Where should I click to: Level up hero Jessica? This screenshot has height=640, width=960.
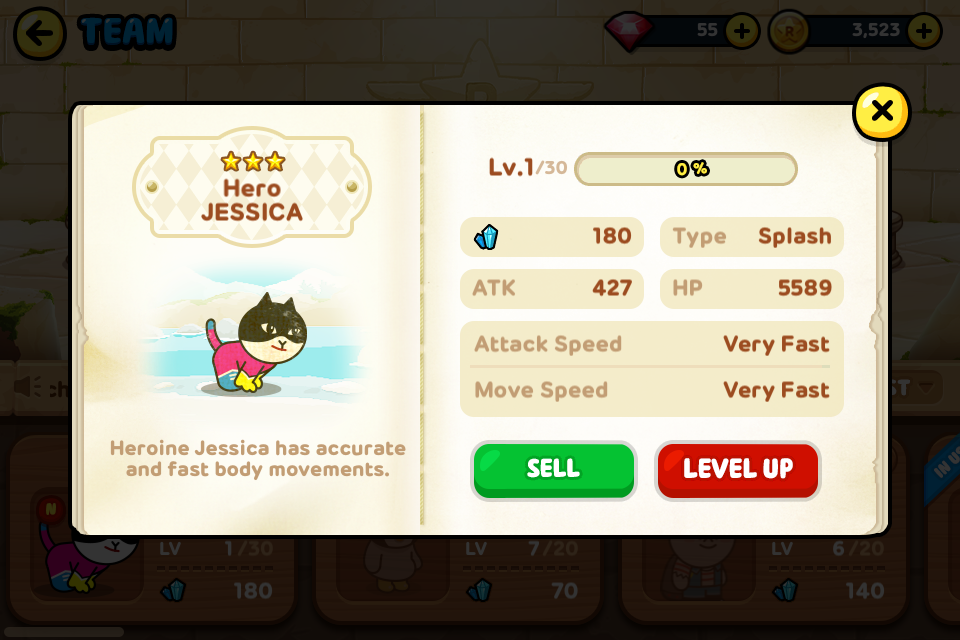[x=737, y=470]
